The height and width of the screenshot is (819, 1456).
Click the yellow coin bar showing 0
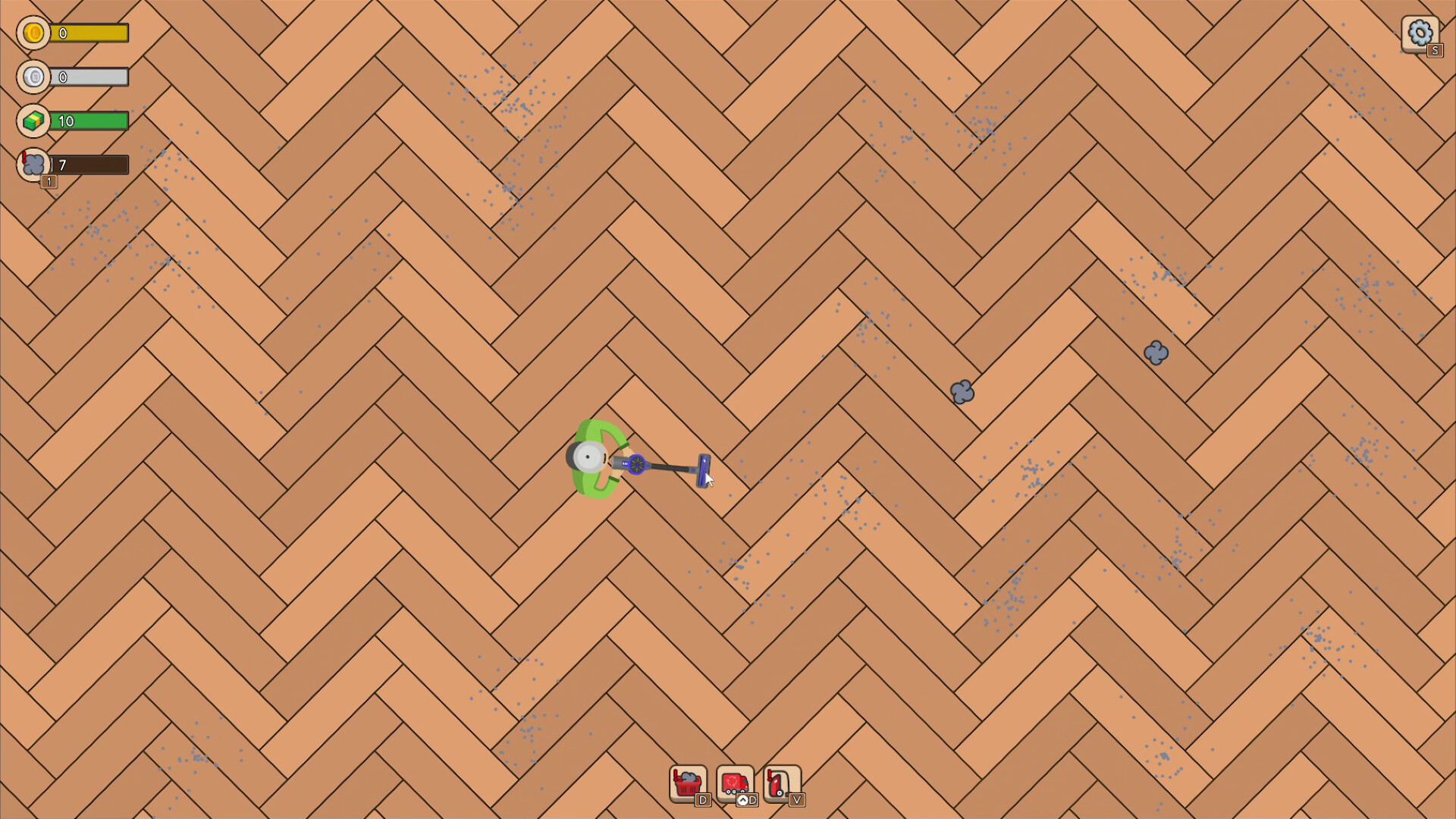89,33
